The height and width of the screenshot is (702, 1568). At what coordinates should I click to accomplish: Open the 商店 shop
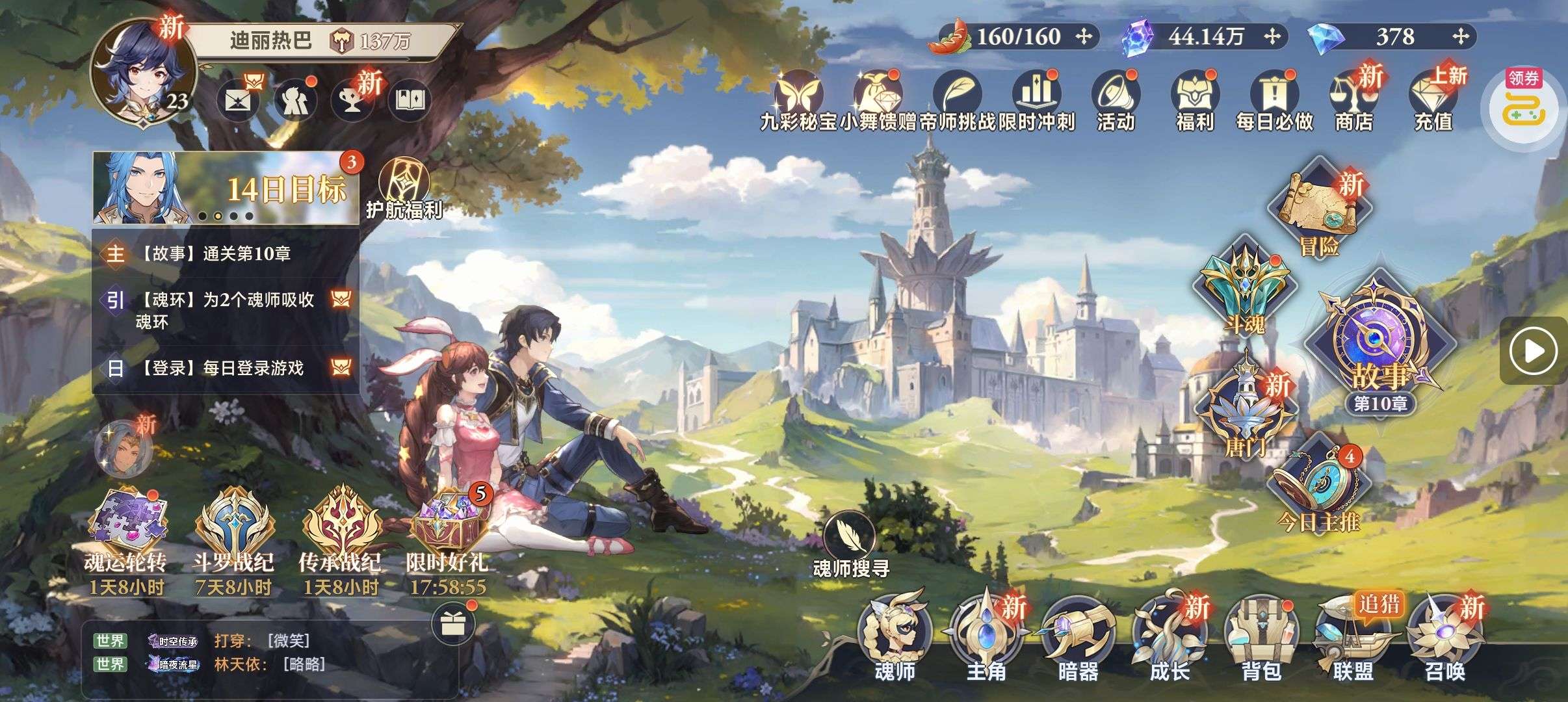tap(1354, 101)
